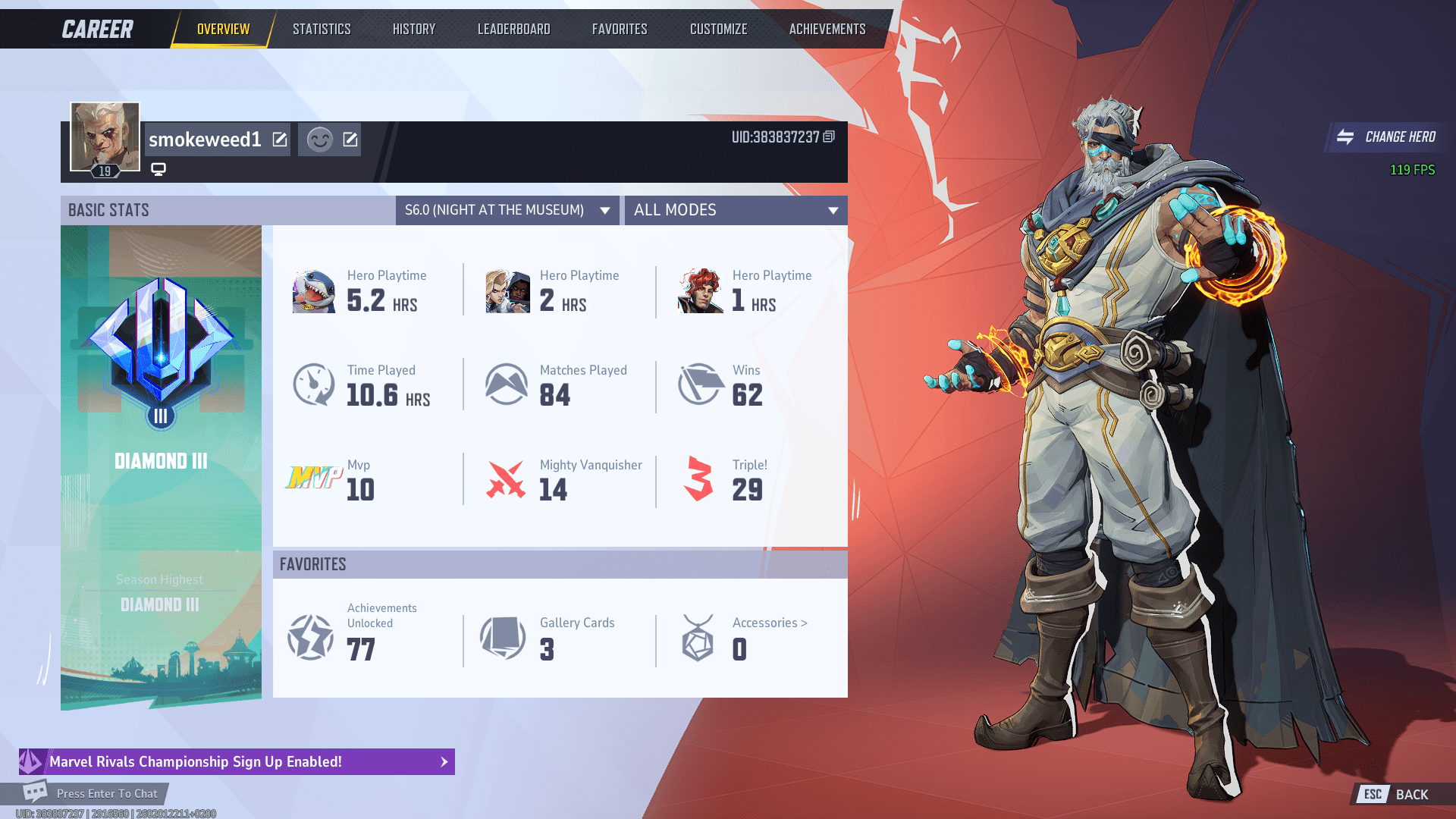Click the Change Hero button
Image resolution: width=1456 pixels, height=819 pixels.
coord(1387,137)
